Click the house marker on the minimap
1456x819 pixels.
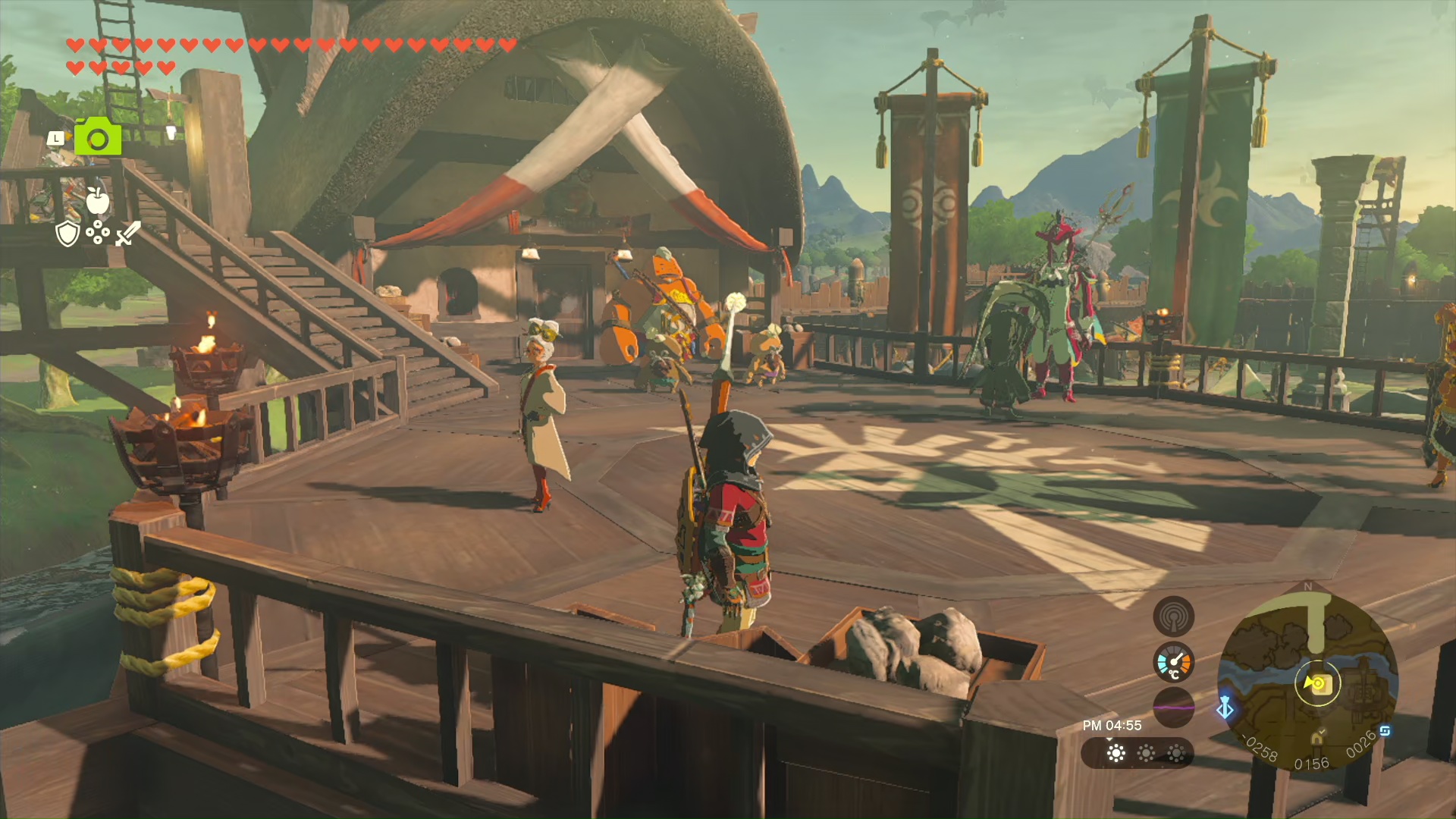pyautogui.click(x=1317, y=738)
